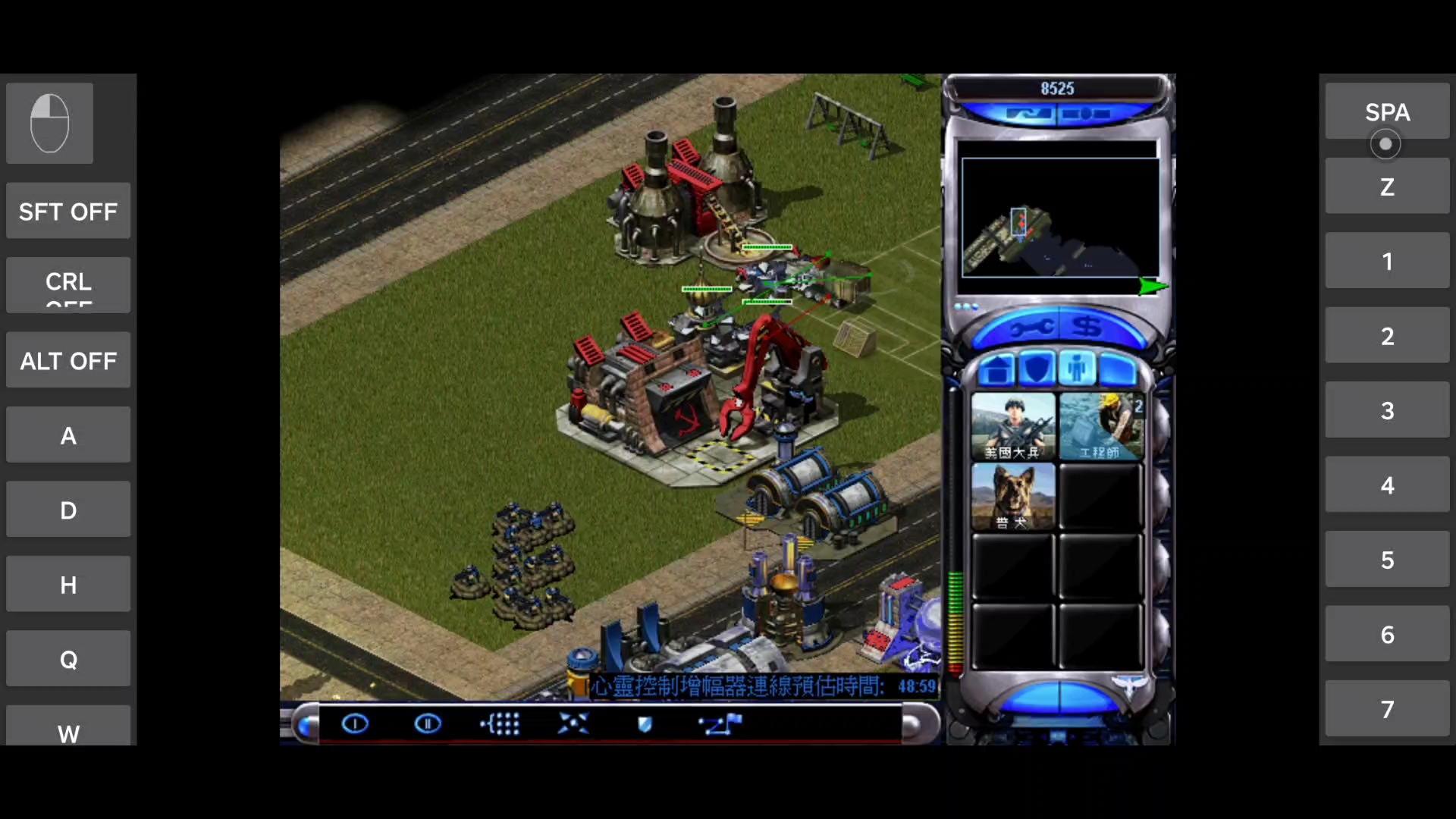Activate the guard shield command

(x=645, y=724)
